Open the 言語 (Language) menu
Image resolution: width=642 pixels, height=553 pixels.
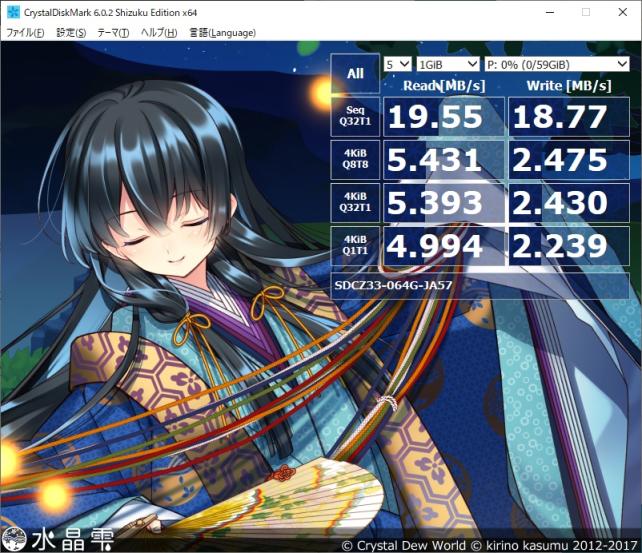222,33
